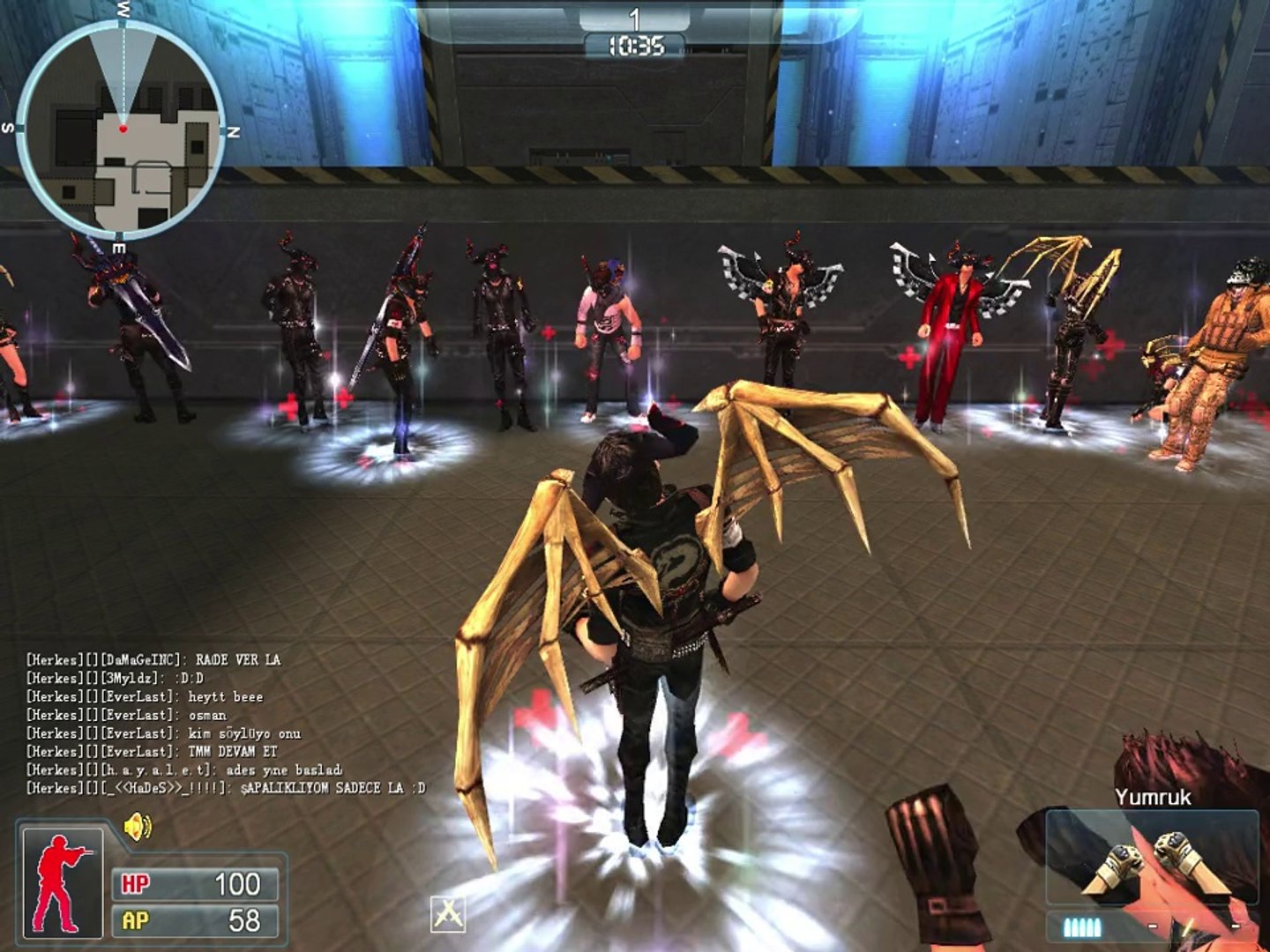The width and height of the screenshot is (1270, 952).
Task: Select the Yumruk fists weapon slot
Action: [x=1151, y=859]
